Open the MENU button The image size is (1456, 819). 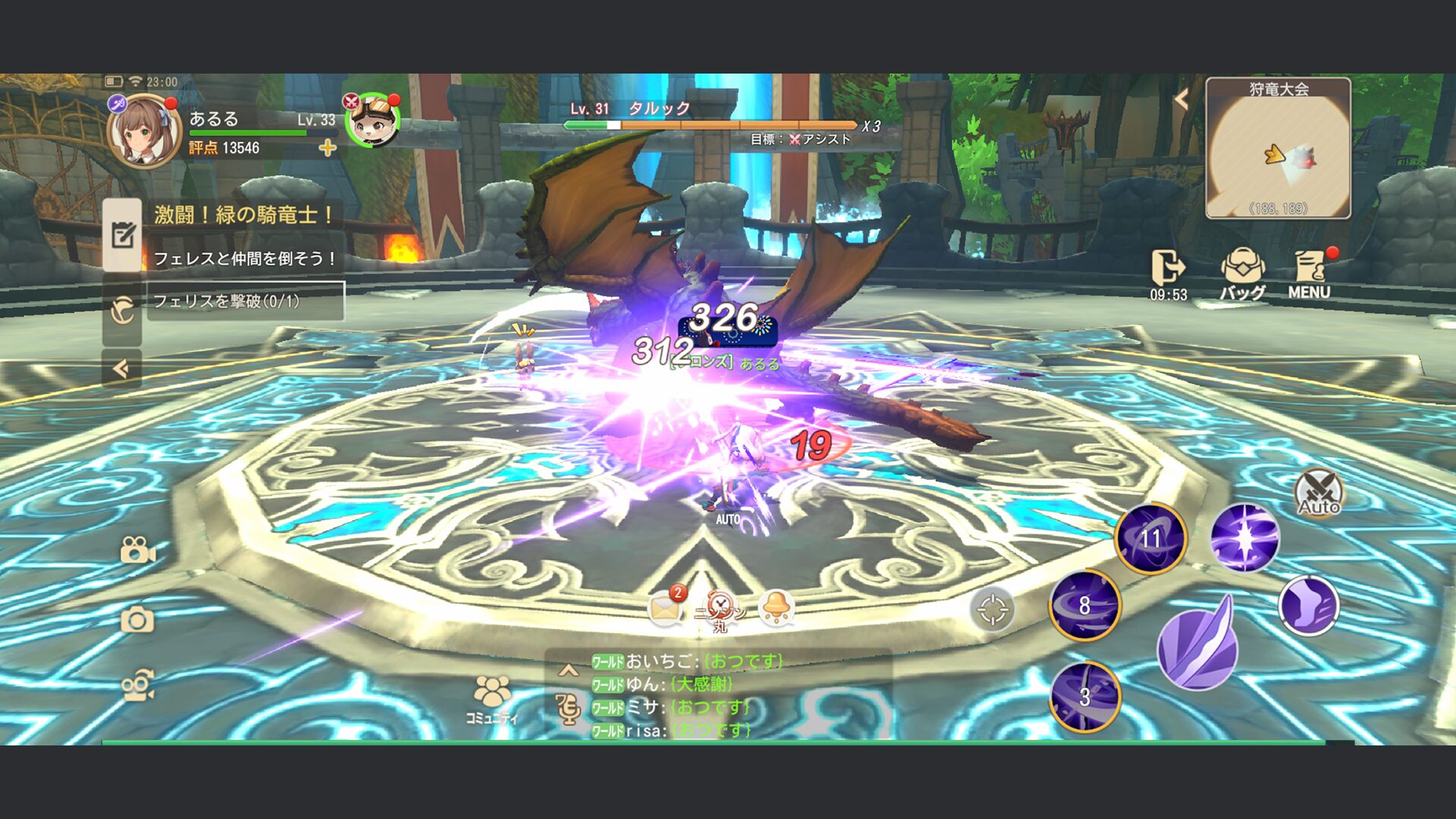[1310, 274]
